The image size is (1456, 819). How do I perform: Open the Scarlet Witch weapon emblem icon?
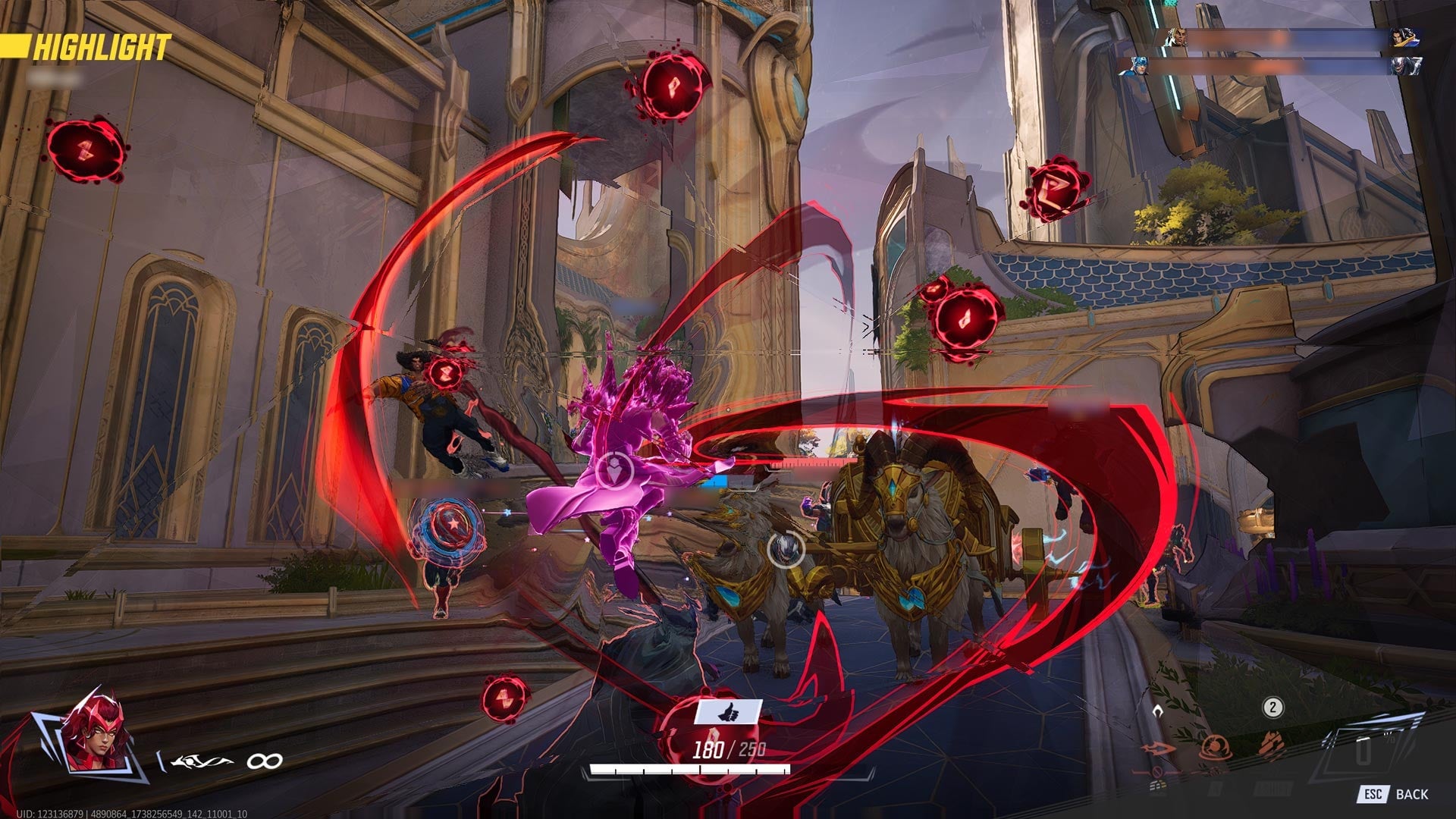[201, 760]
